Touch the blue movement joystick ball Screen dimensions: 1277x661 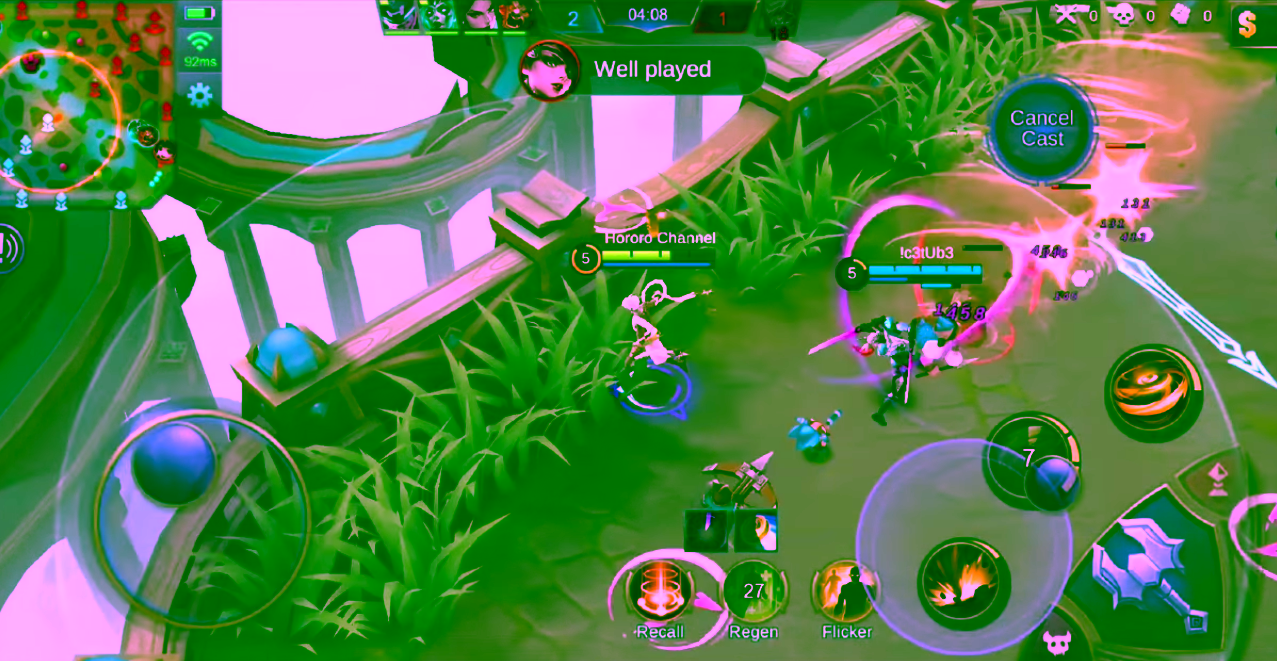point(174,464)
